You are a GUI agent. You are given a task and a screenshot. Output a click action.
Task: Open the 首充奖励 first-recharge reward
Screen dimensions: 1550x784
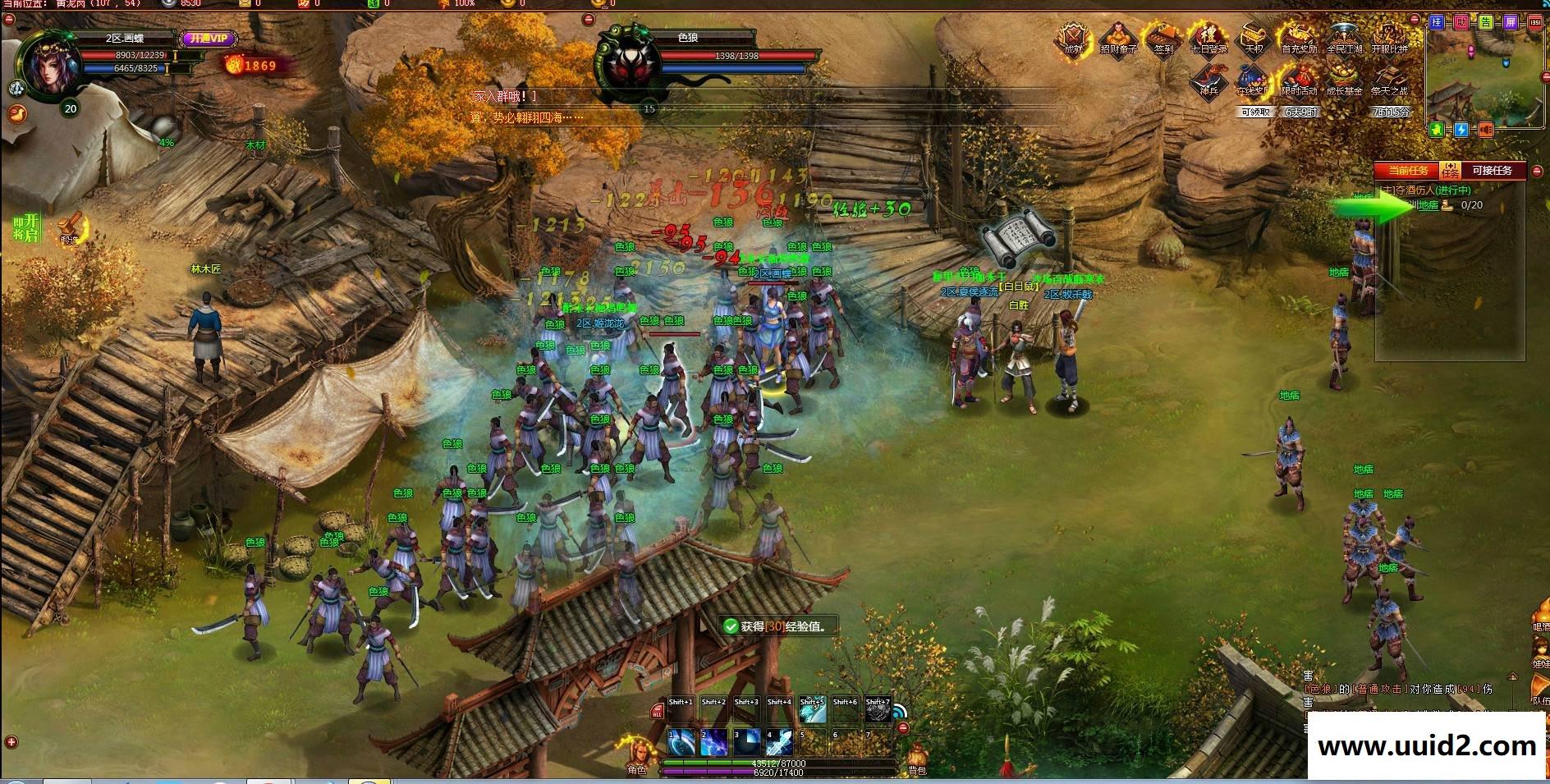(1299, 38)
